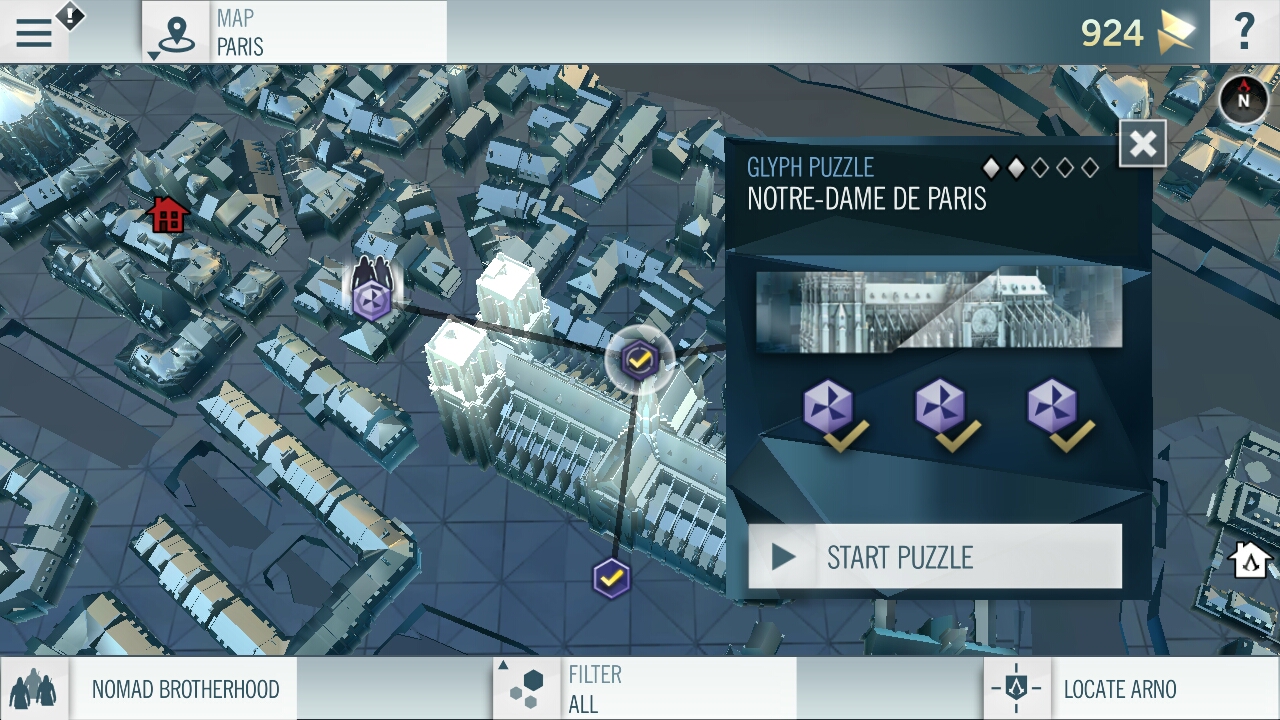Select the highlighted completed glyph marker

(x=639, y=359)
